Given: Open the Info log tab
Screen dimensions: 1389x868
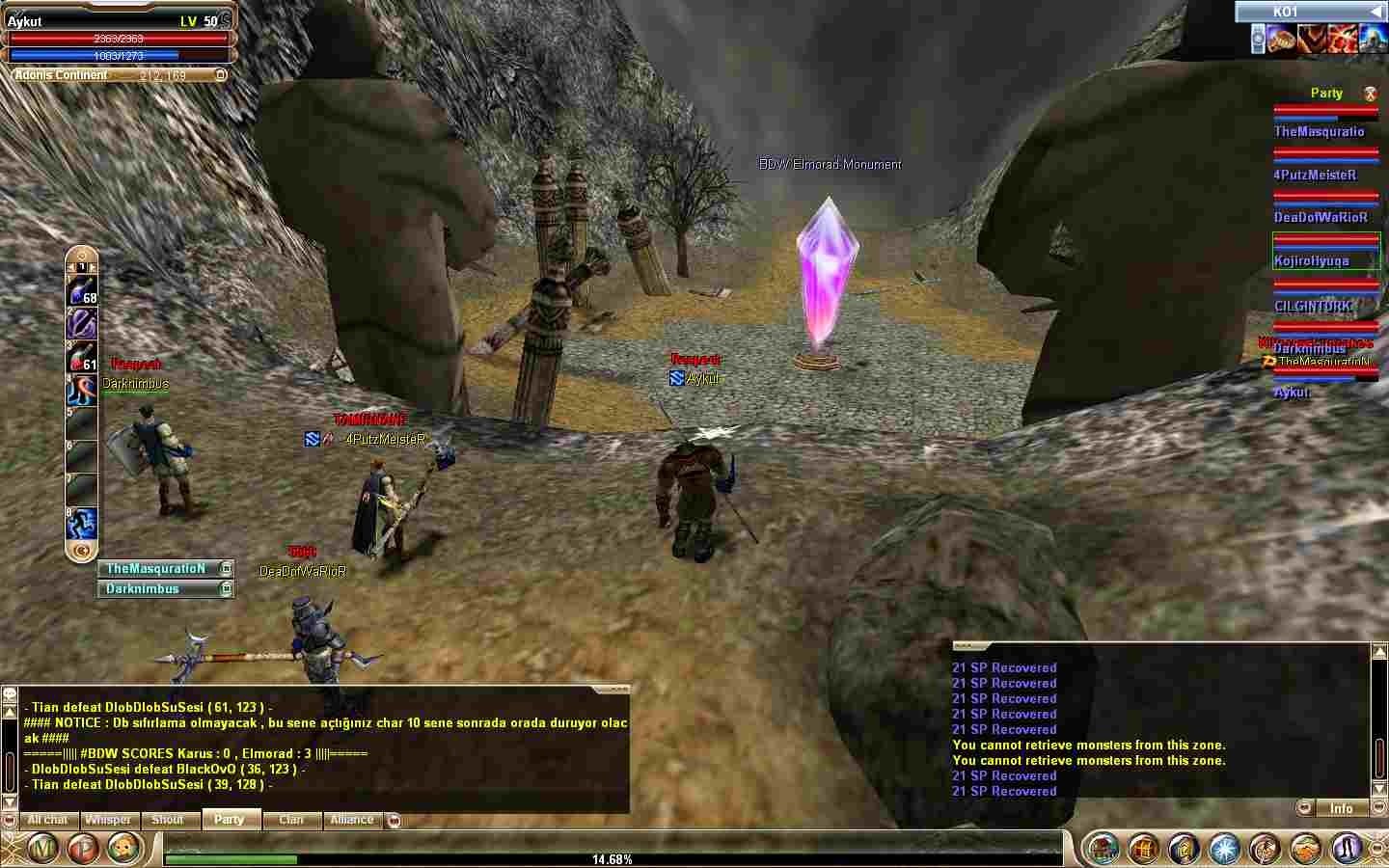Looking at the screenshot, I should 1341,808.
